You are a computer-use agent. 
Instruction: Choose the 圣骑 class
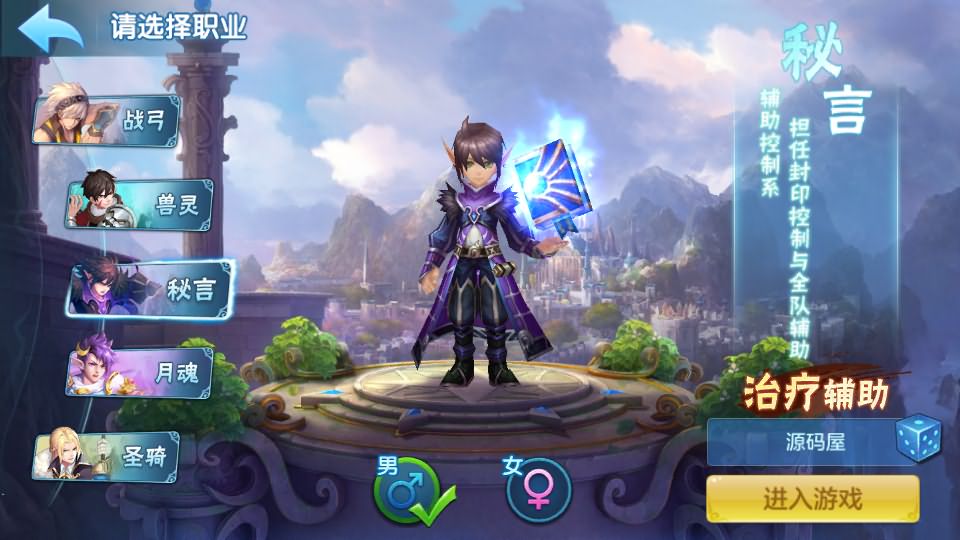[x=108, y=458]
